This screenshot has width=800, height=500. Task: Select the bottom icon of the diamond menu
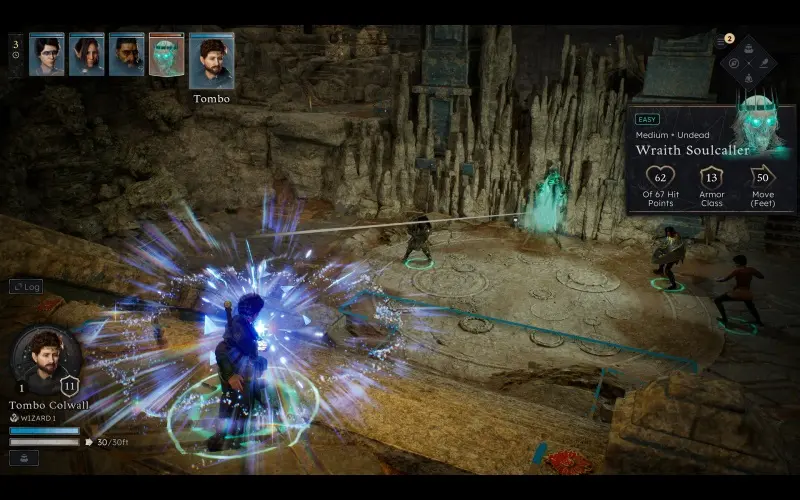coord(748,77)
